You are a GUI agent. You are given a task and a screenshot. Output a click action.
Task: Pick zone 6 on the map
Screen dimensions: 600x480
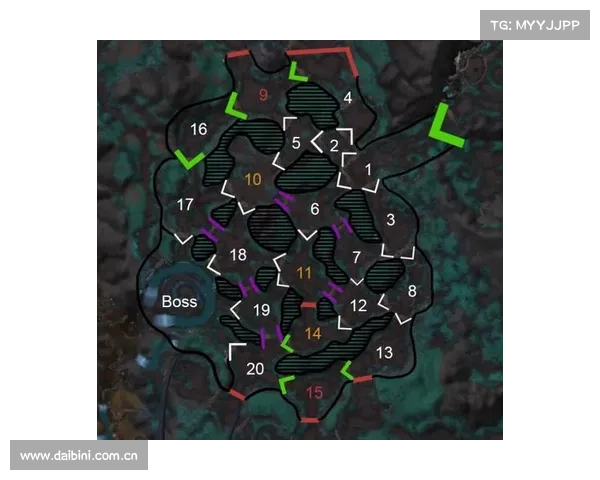[x=314, y=209]
